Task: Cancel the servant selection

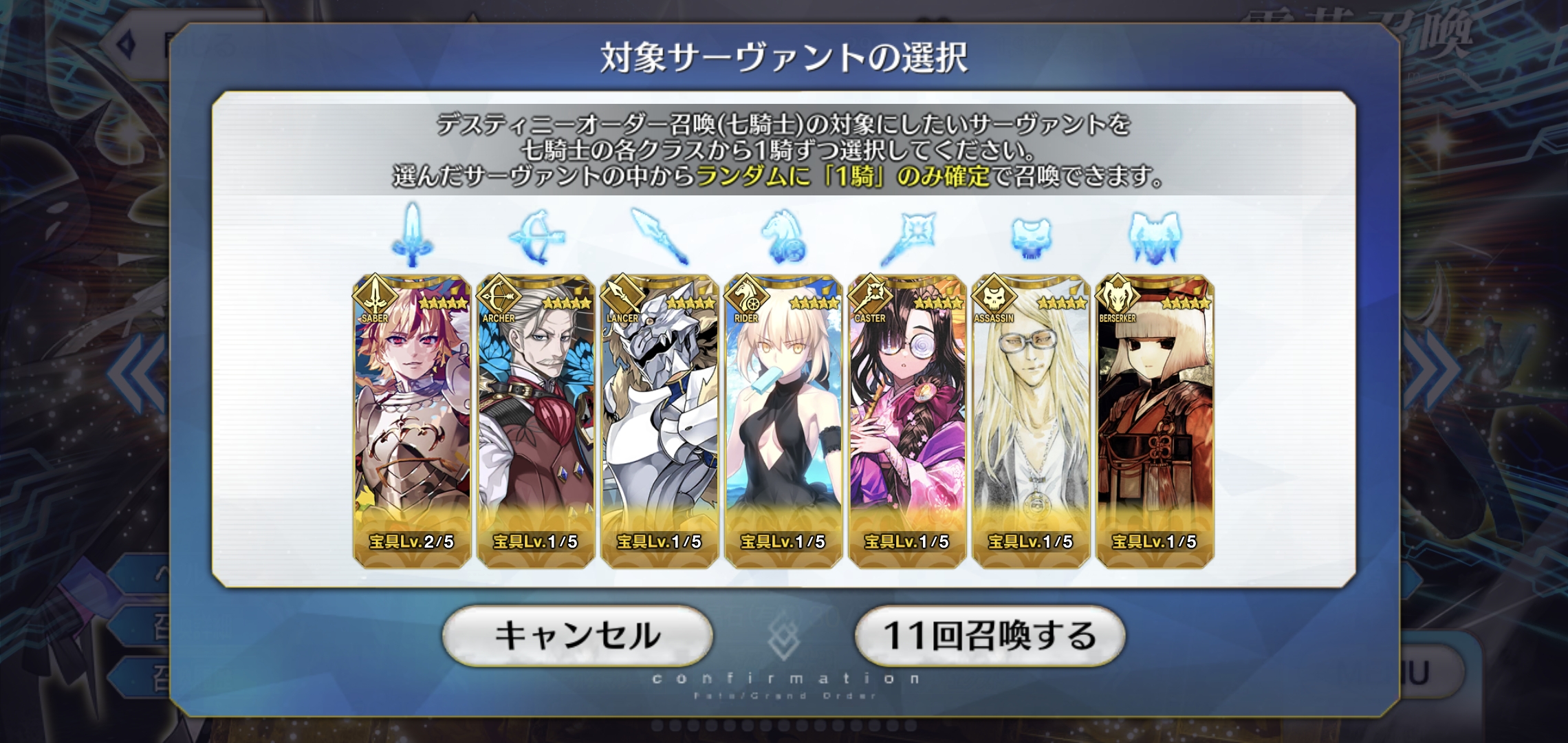Action: [577, 636]
